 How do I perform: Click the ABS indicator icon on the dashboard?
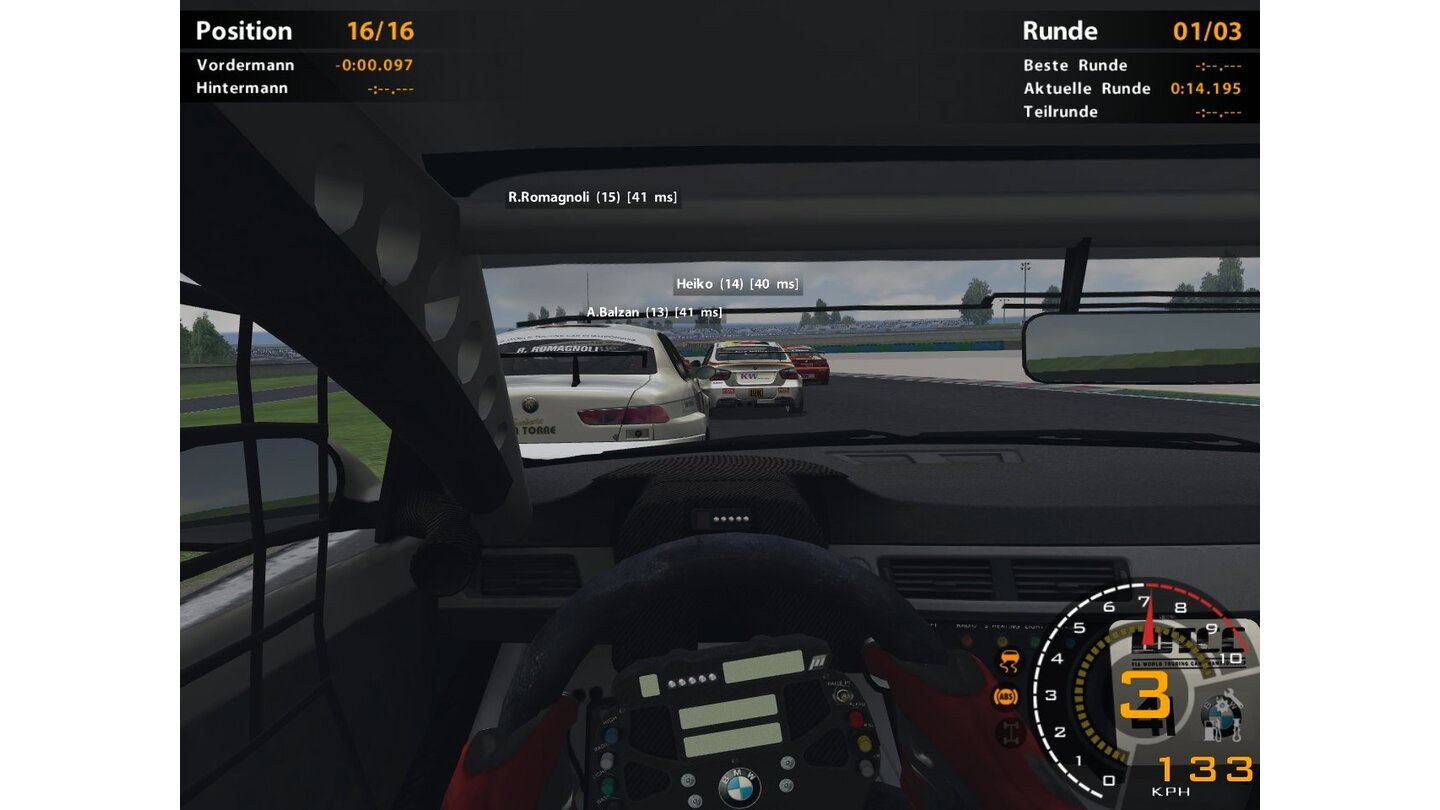1007,696
